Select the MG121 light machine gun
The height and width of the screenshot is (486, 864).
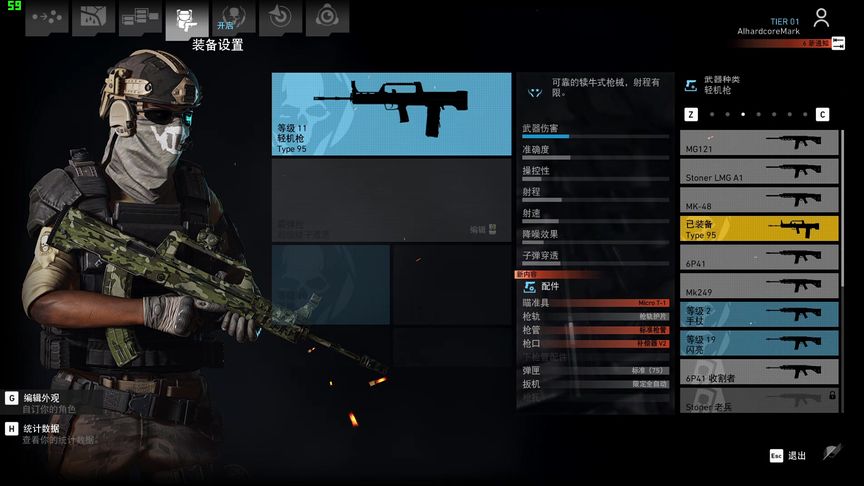pyautogui.click(x=760, y=143)
